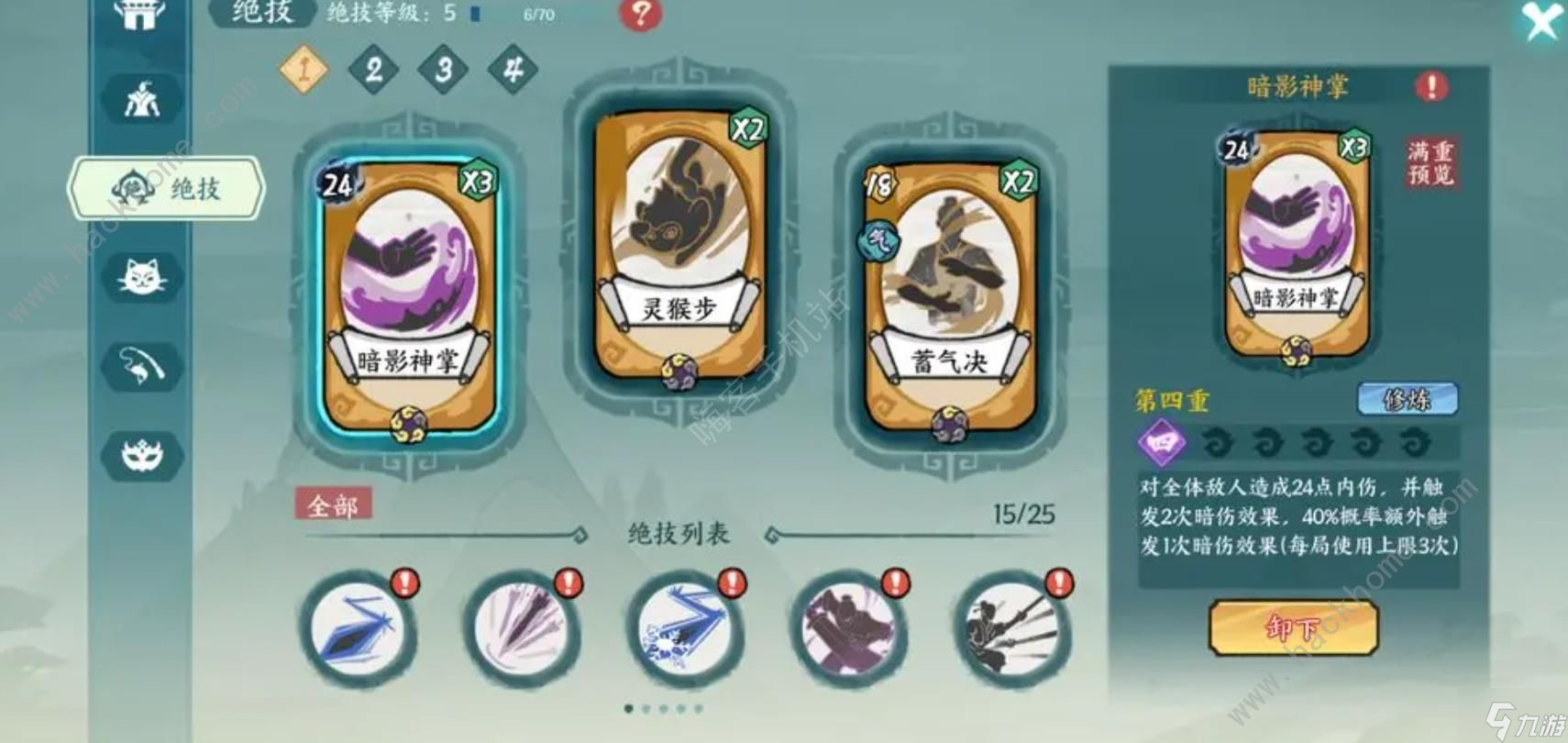Open the cat face sidebar tab
This screenshot has width=1568, height=743.
[x=142, y=275]
